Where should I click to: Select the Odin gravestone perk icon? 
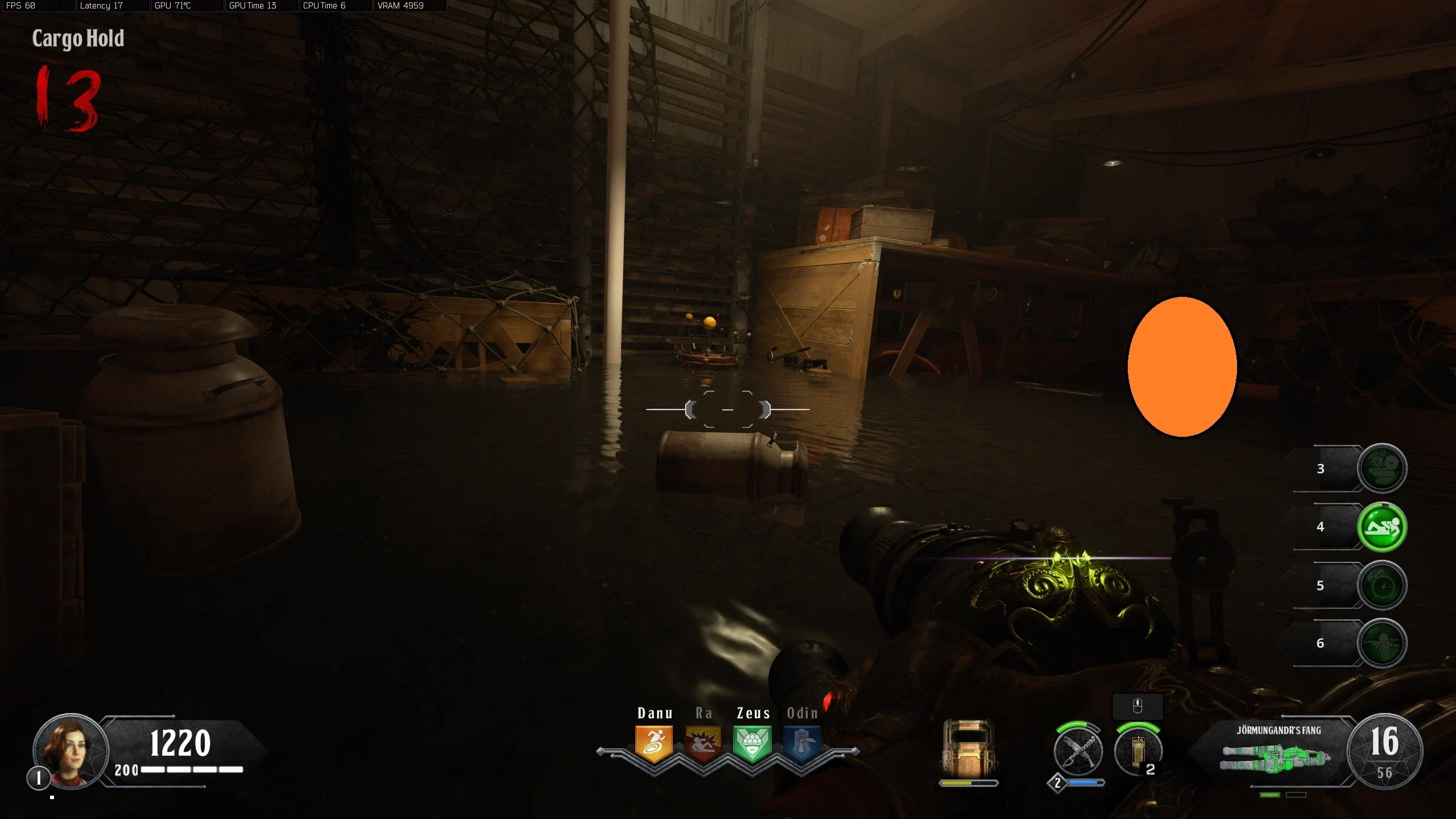tap(801, 743)
